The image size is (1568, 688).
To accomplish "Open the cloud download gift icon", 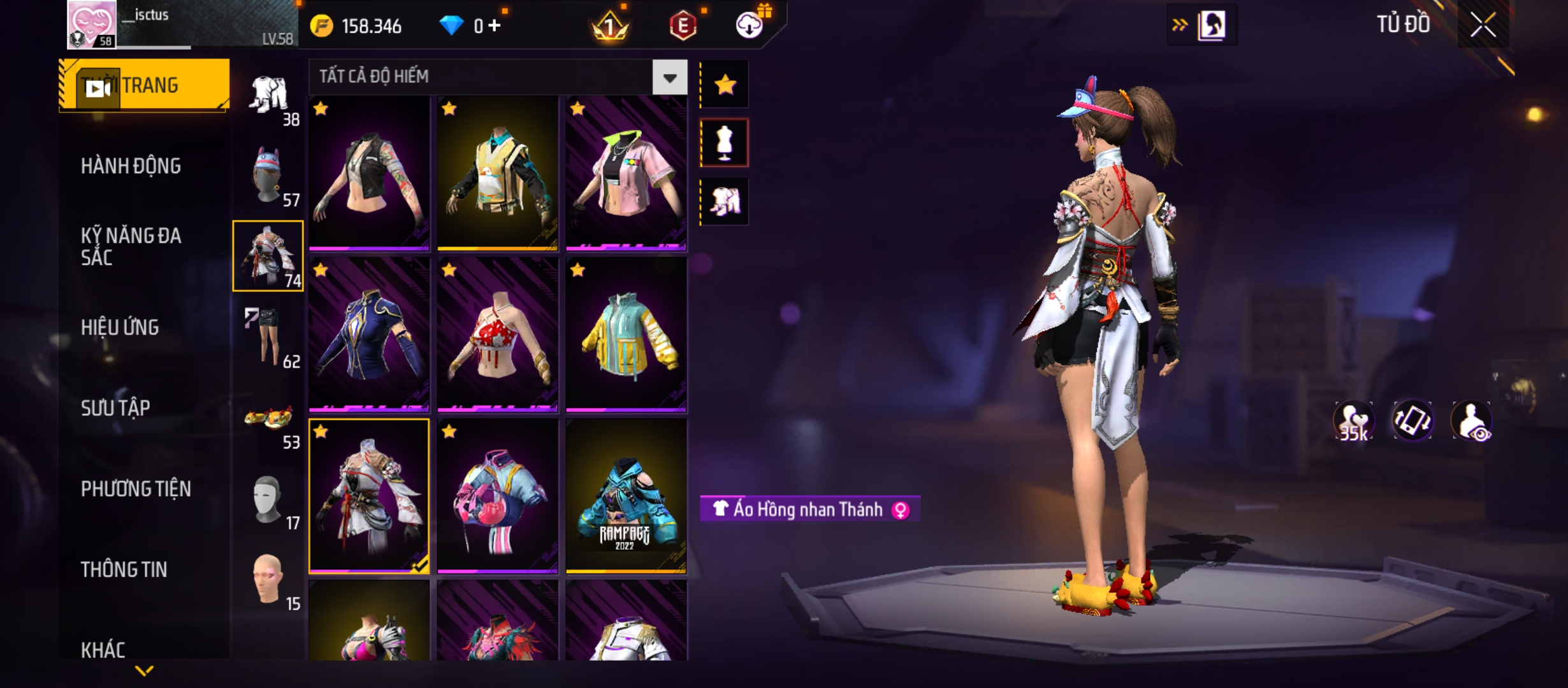I will coord(750,25).
